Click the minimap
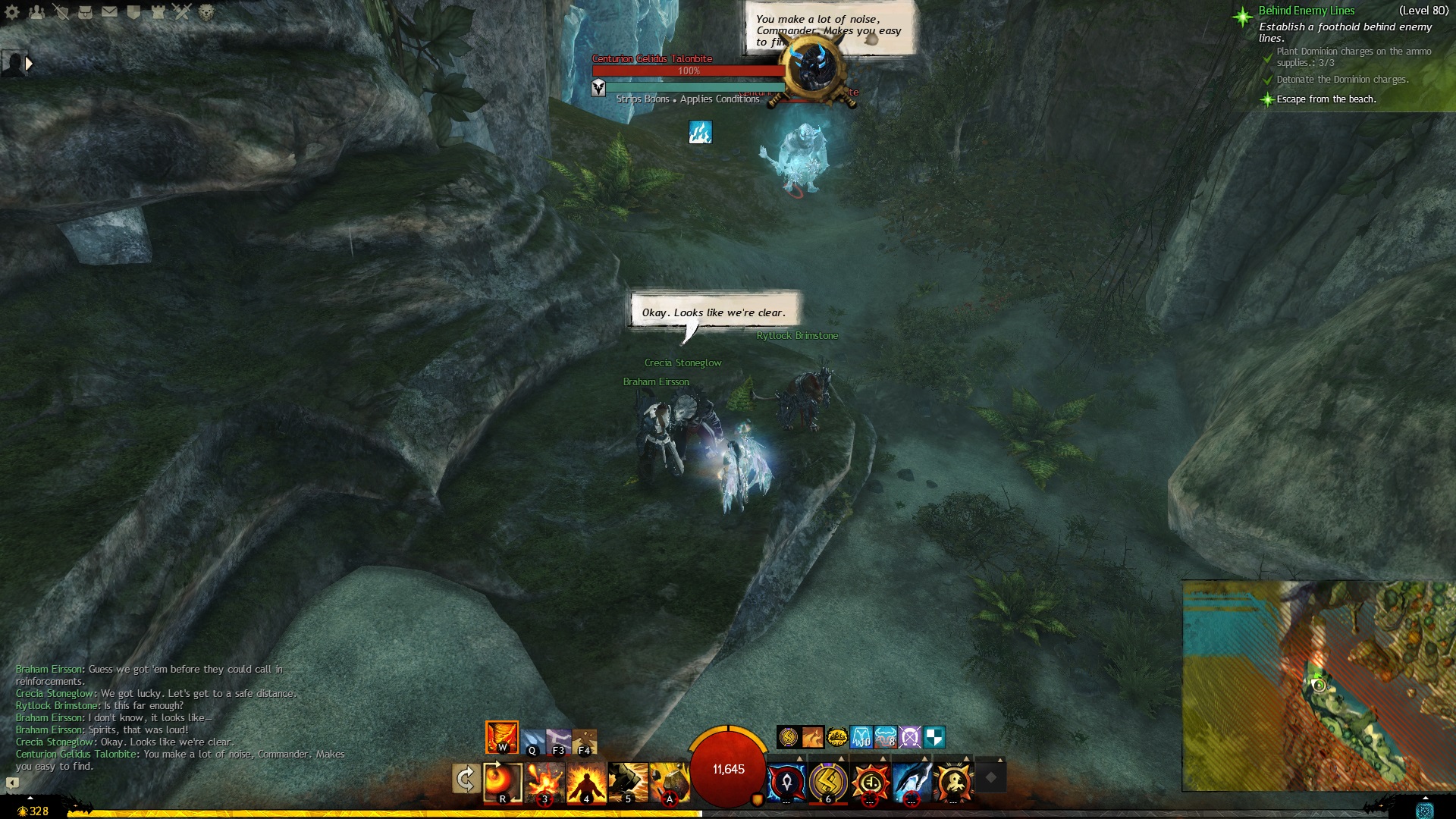1456x819 pixels. point(1318,686)
